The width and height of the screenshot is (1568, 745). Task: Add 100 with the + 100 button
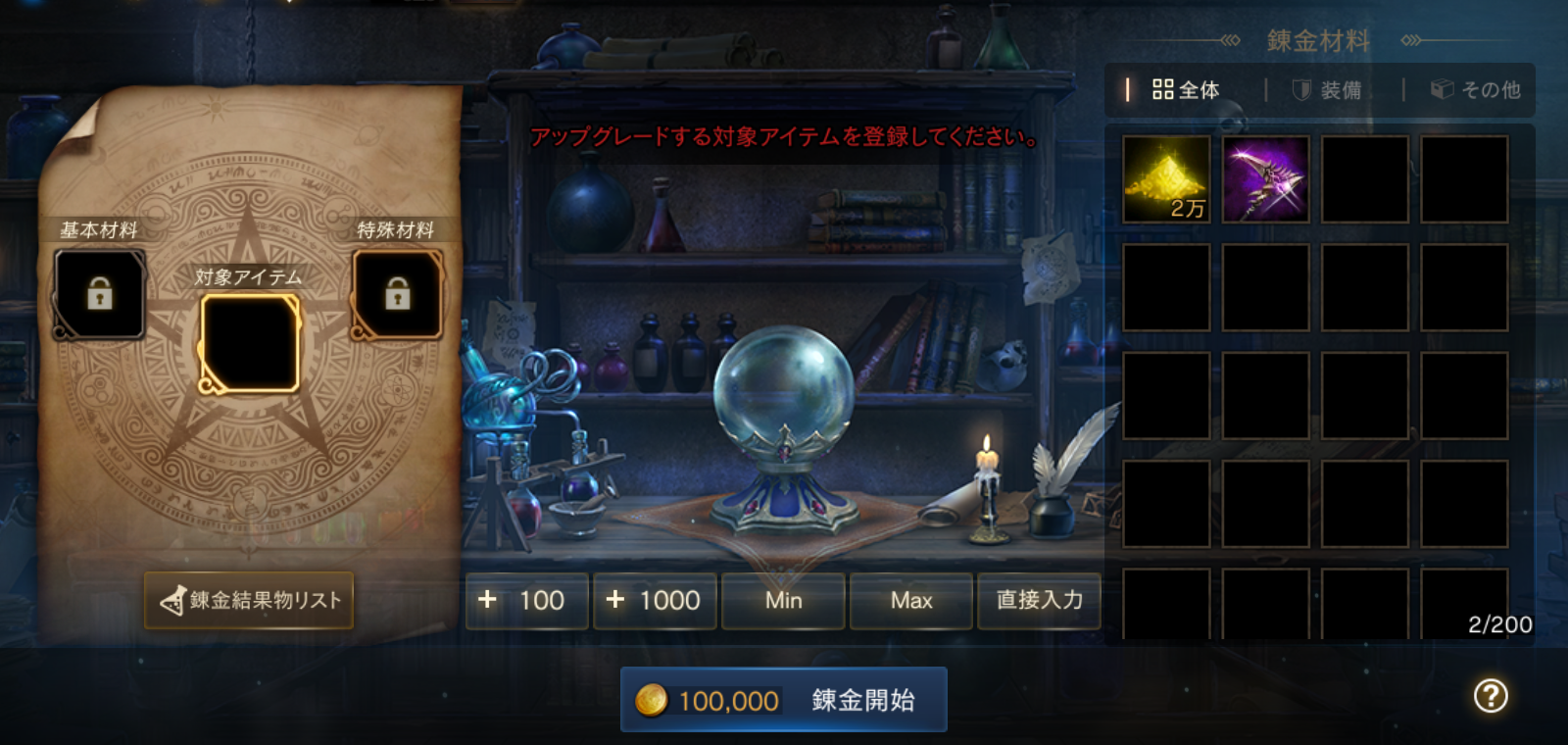(526, 600)
